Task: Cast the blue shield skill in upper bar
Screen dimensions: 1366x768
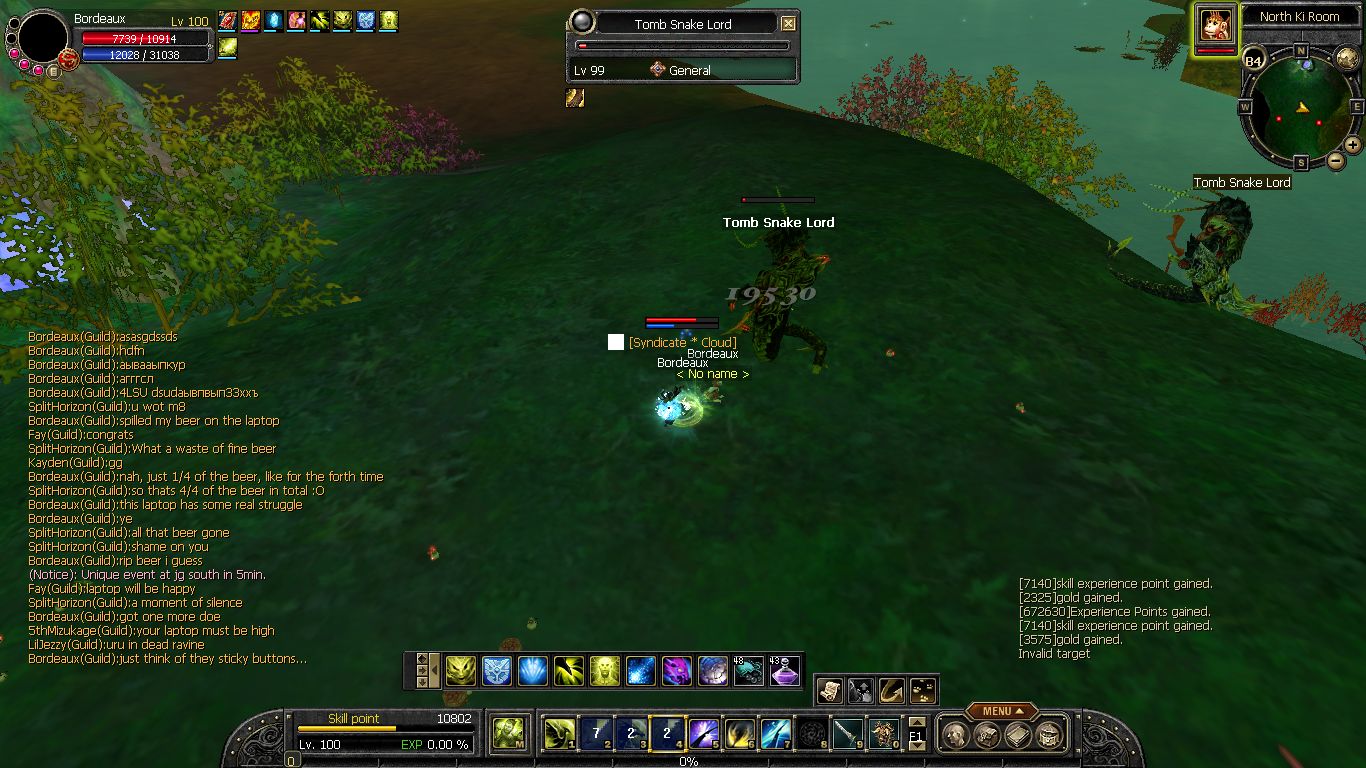Action: pos(497,671)
